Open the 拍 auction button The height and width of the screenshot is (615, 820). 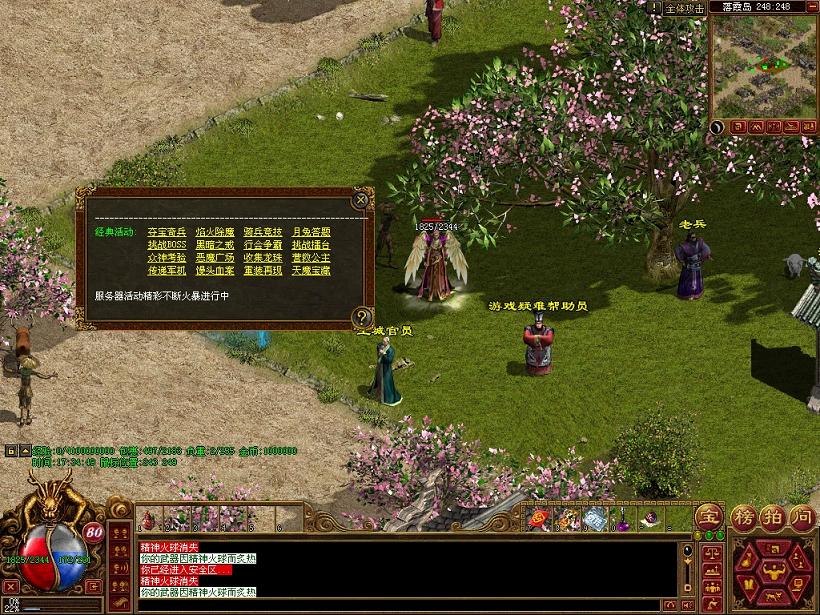click(771, 518)
